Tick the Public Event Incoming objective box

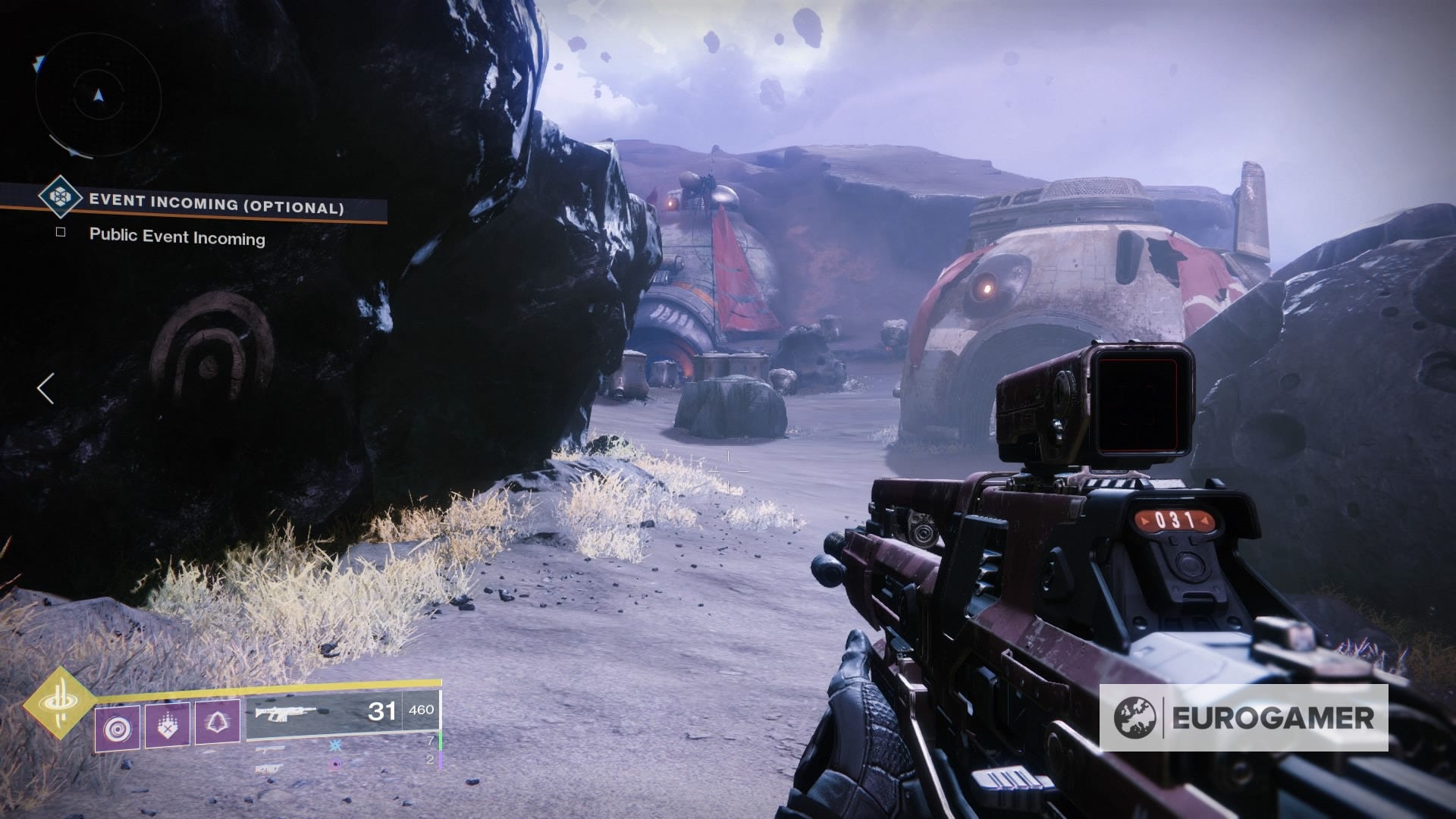point(61,232)
